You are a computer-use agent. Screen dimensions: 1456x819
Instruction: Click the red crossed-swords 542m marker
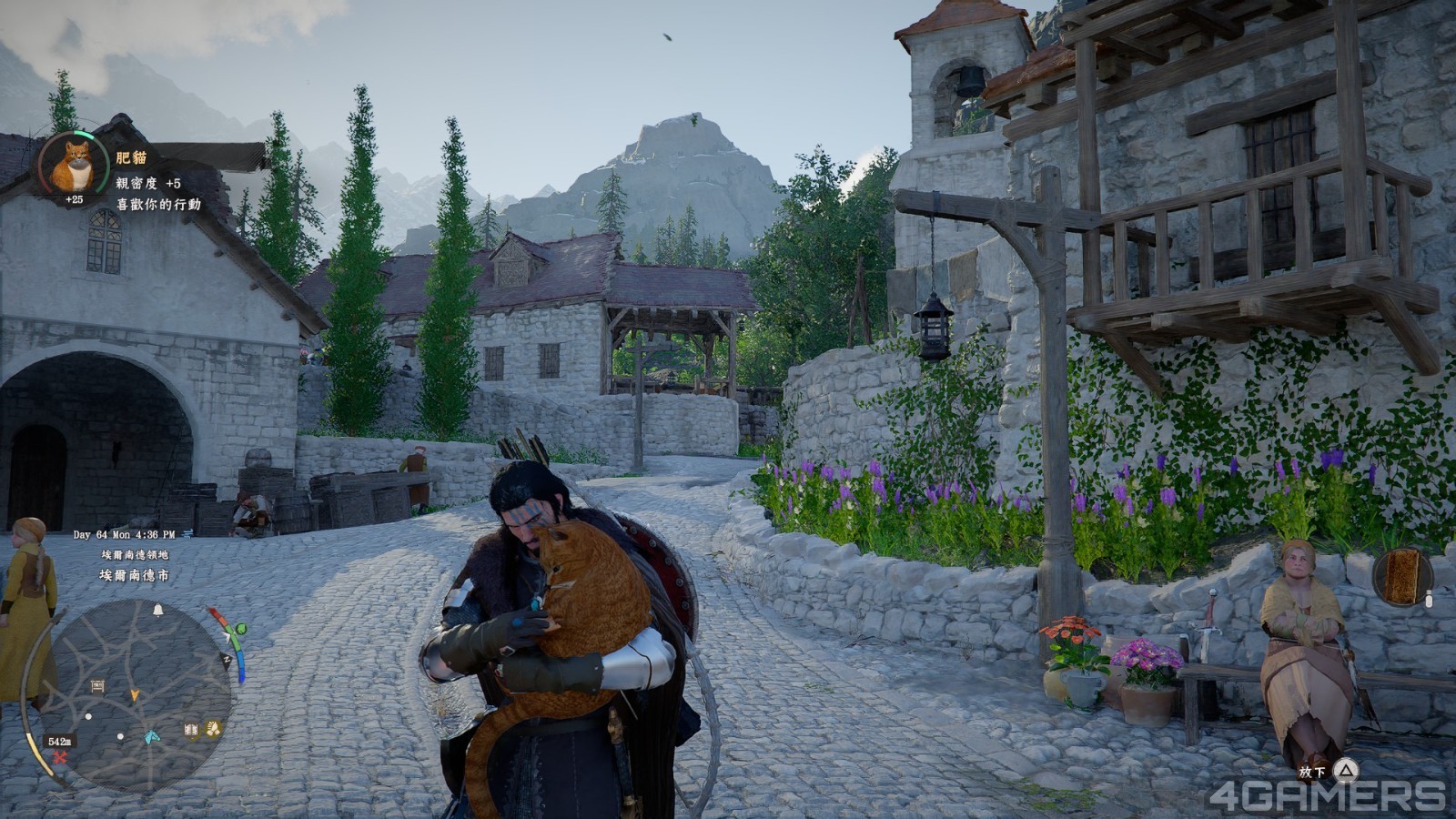(60, 757)
